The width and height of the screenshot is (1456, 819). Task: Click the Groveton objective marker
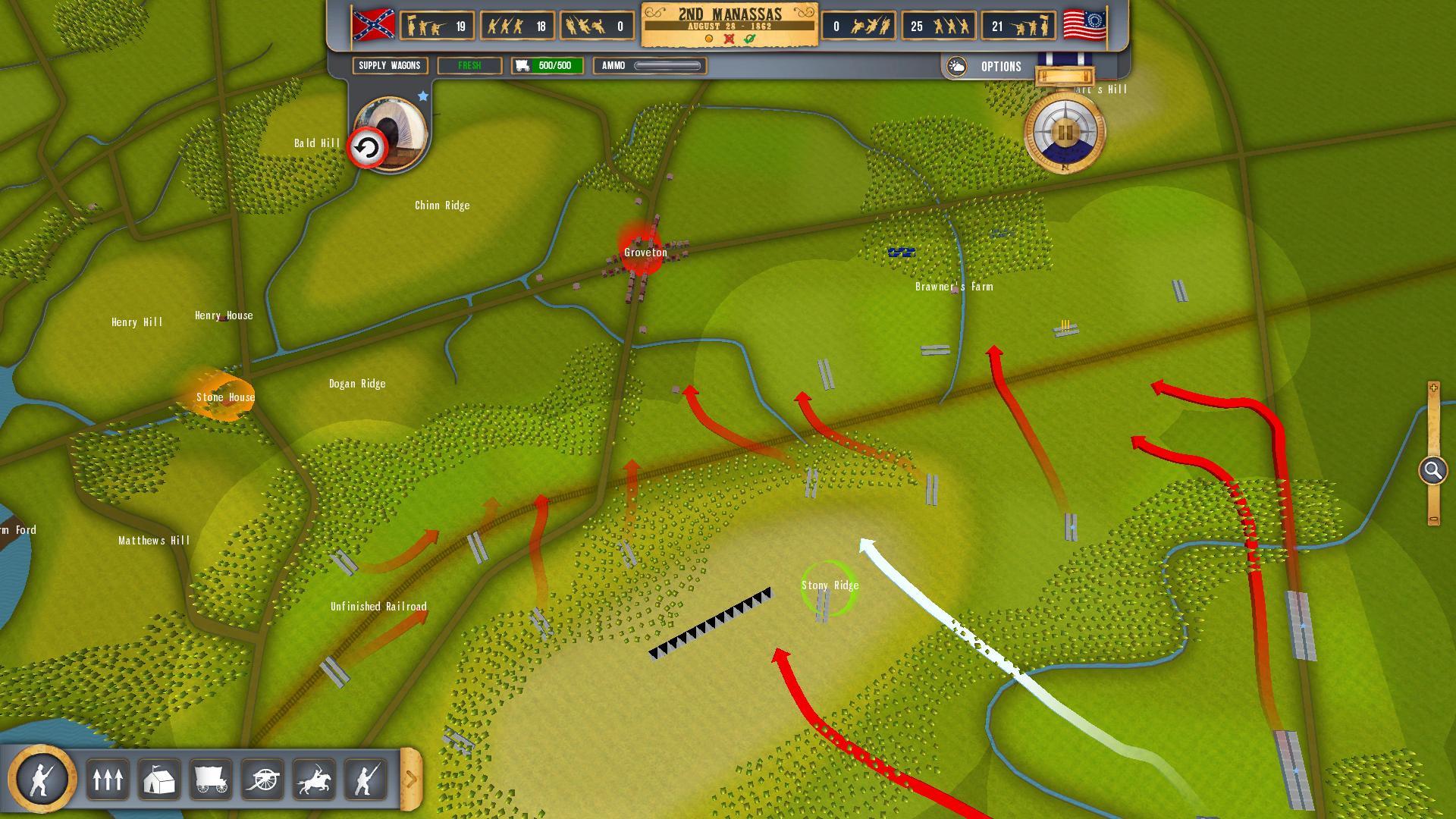pyautogui.click(x=643, y=250)
